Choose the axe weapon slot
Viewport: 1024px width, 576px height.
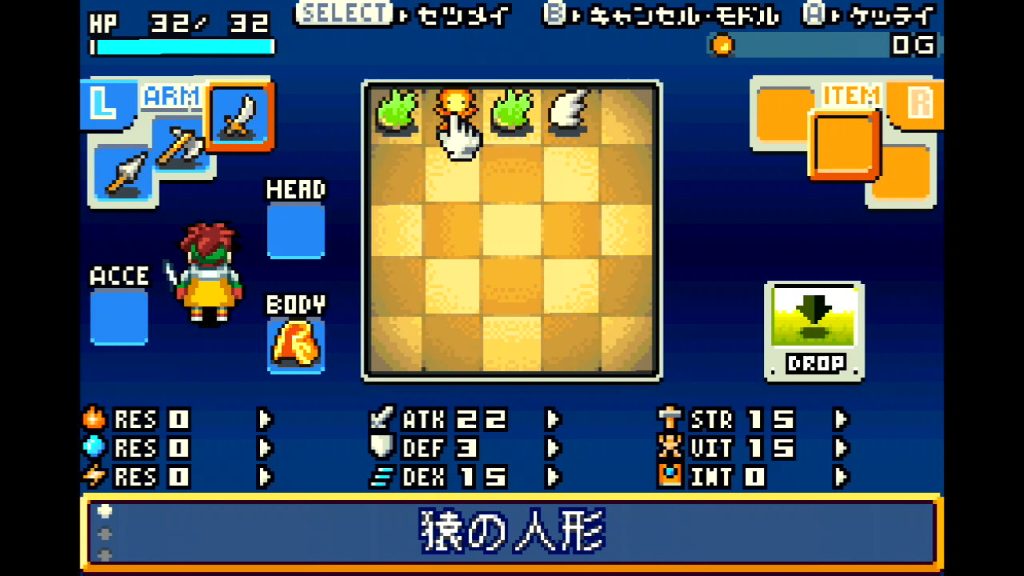click(x=181, y=148)
